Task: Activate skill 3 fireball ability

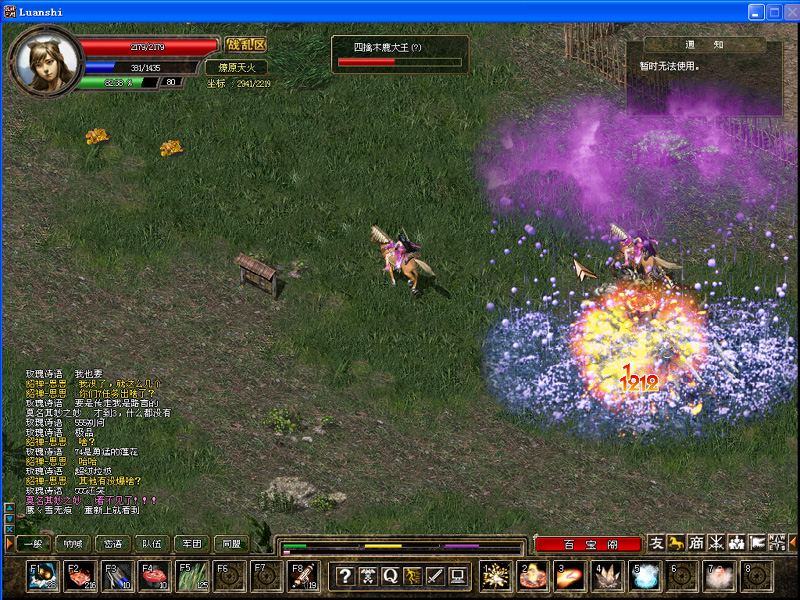Action: click(571, 576)
